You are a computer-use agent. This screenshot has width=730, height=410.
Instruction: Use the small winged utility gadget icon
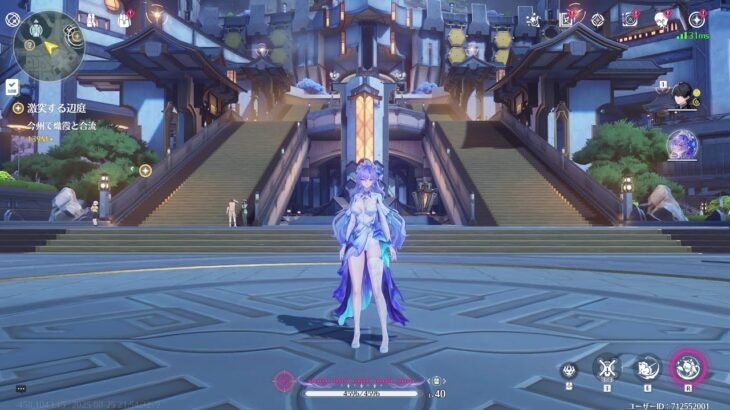568,370
